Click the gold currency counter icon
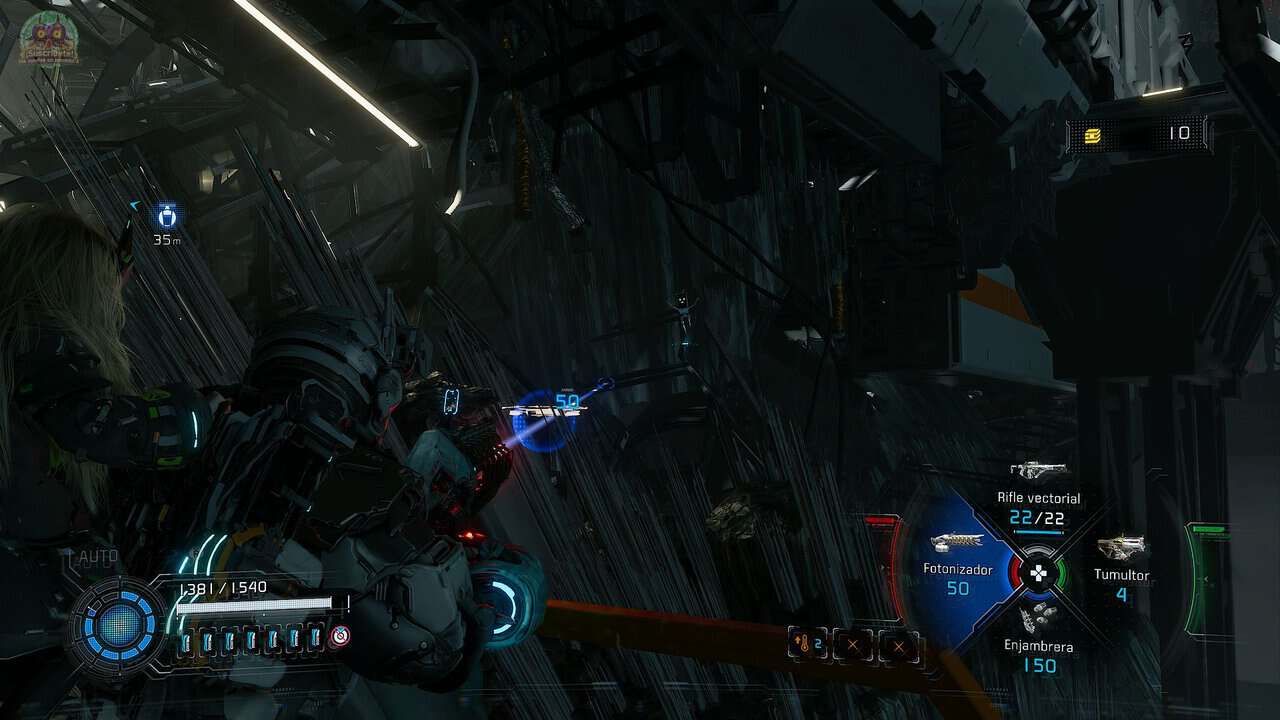 (1092, 134)
